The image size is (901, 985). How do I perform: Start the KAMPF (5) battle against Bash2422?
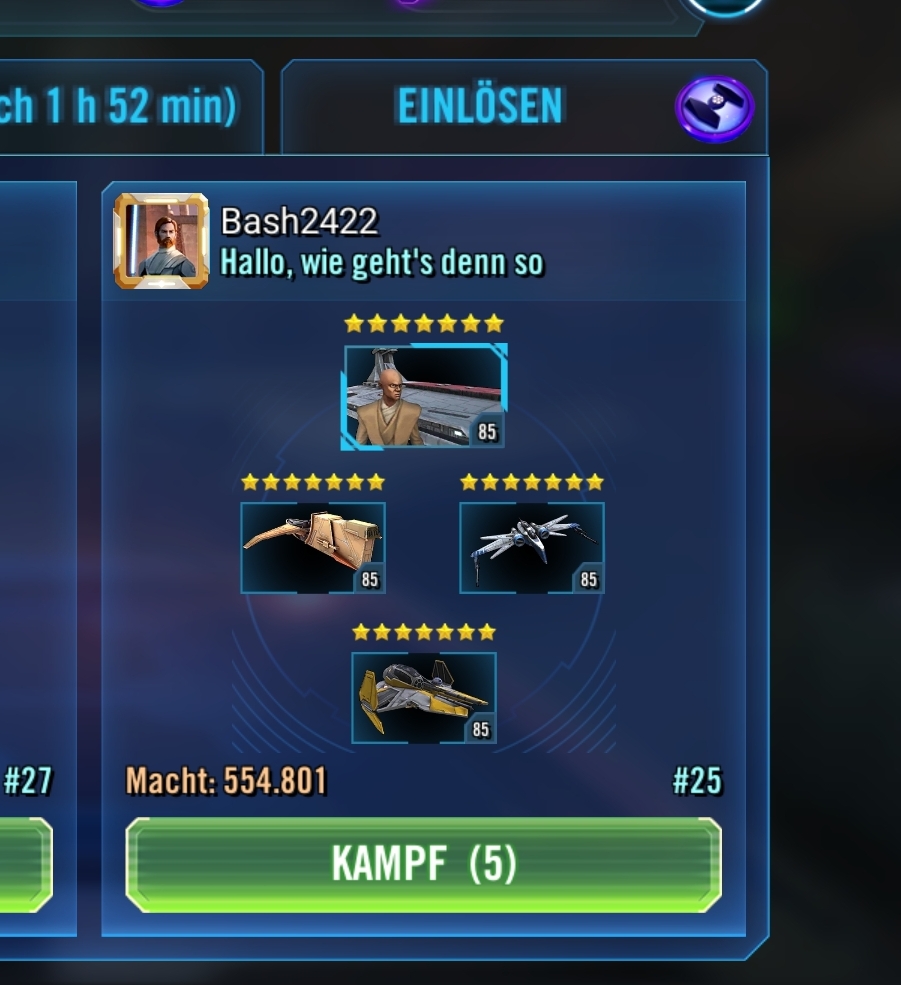[423, 864]
